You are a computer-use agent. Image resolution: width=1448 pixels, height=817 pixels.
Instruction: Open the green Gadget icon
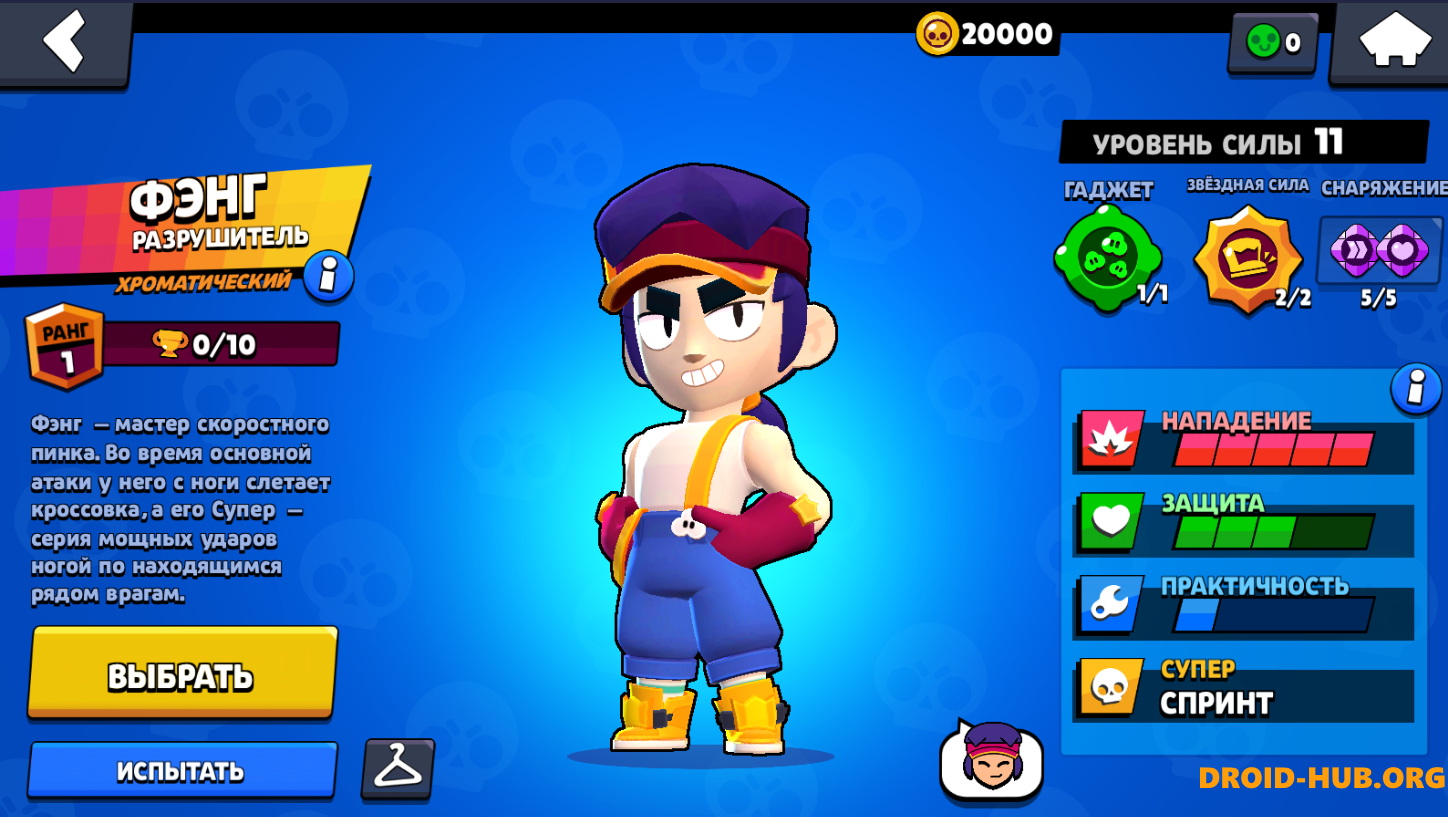point(1106,258)
